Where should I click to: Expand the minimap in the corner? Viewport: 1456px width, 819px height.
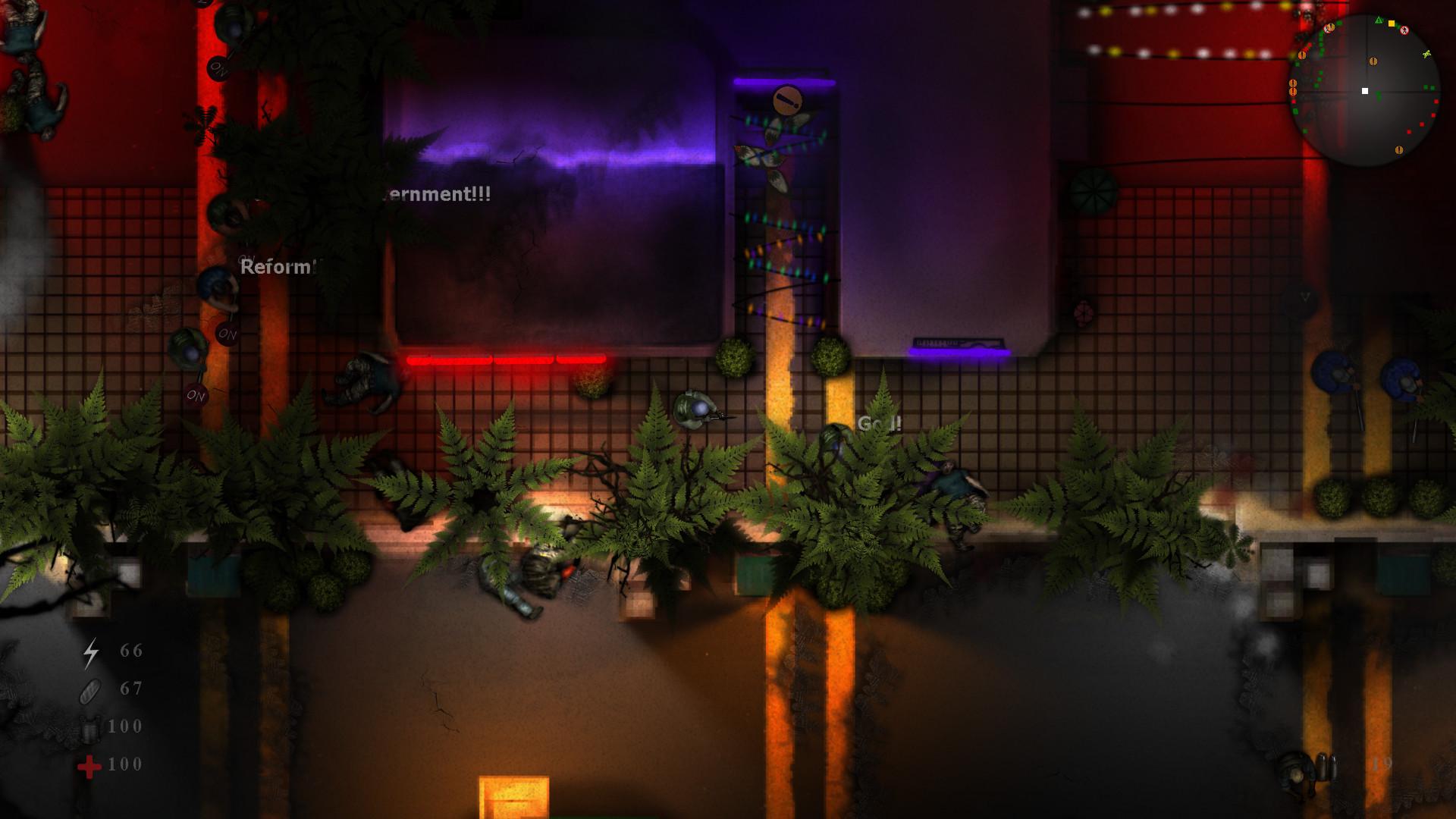click(1365, 89)
